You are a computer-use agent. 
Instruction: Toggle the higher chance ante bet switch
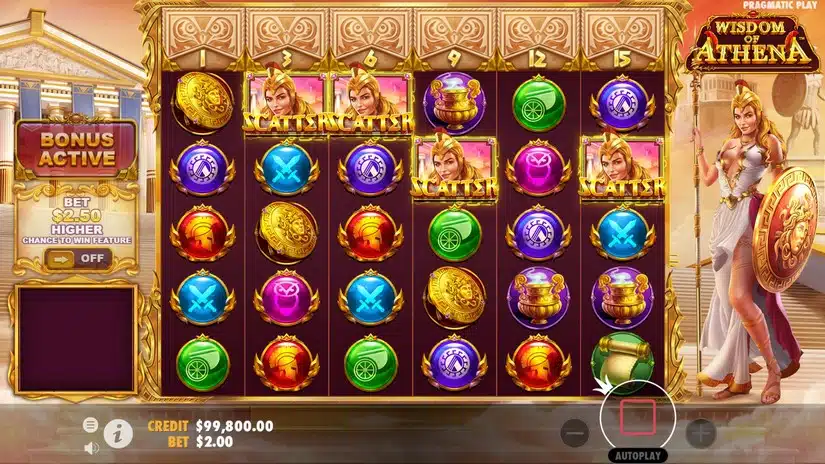click(x=77, y=258)
